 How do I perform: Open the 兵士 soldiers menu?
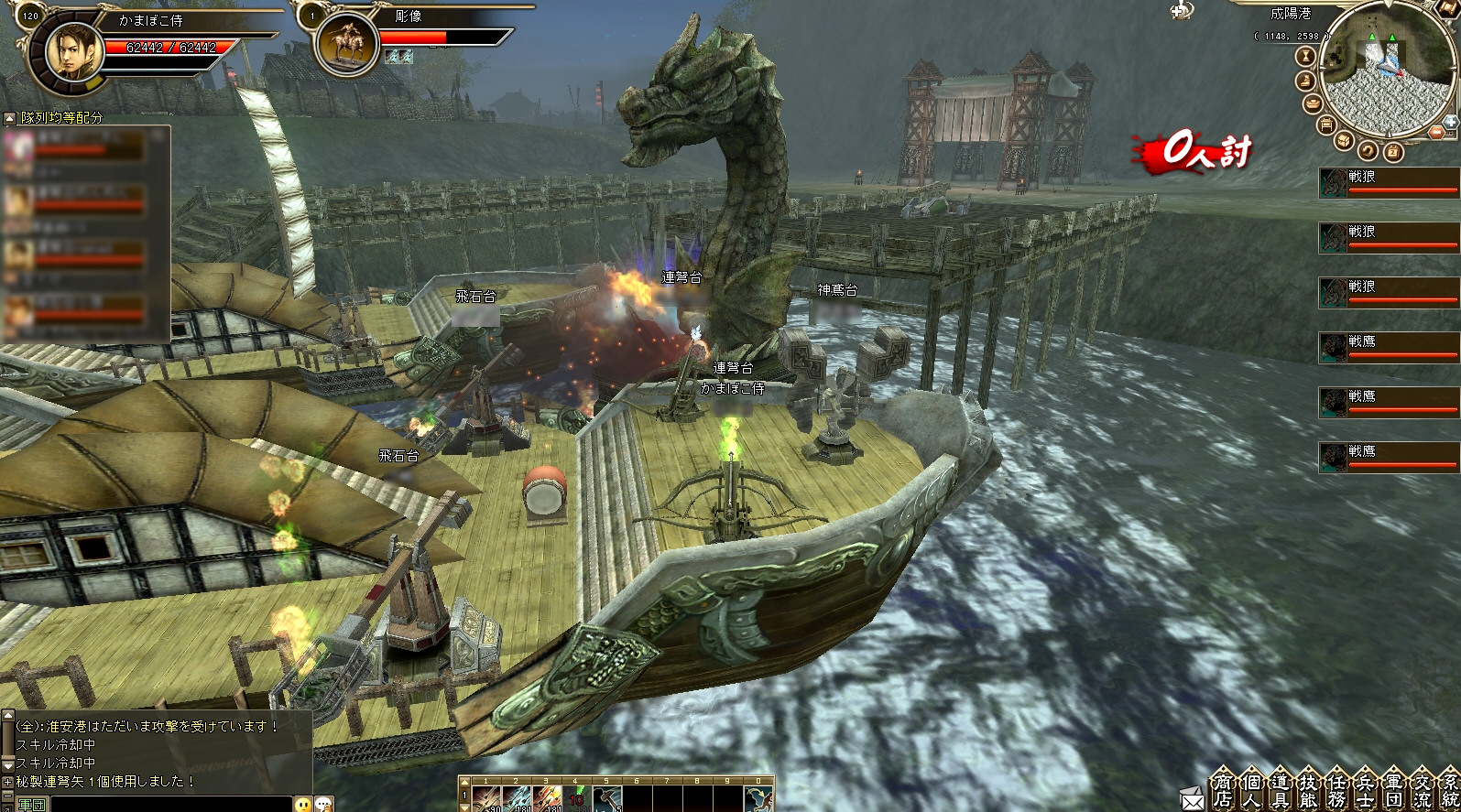pos(1365,790)
